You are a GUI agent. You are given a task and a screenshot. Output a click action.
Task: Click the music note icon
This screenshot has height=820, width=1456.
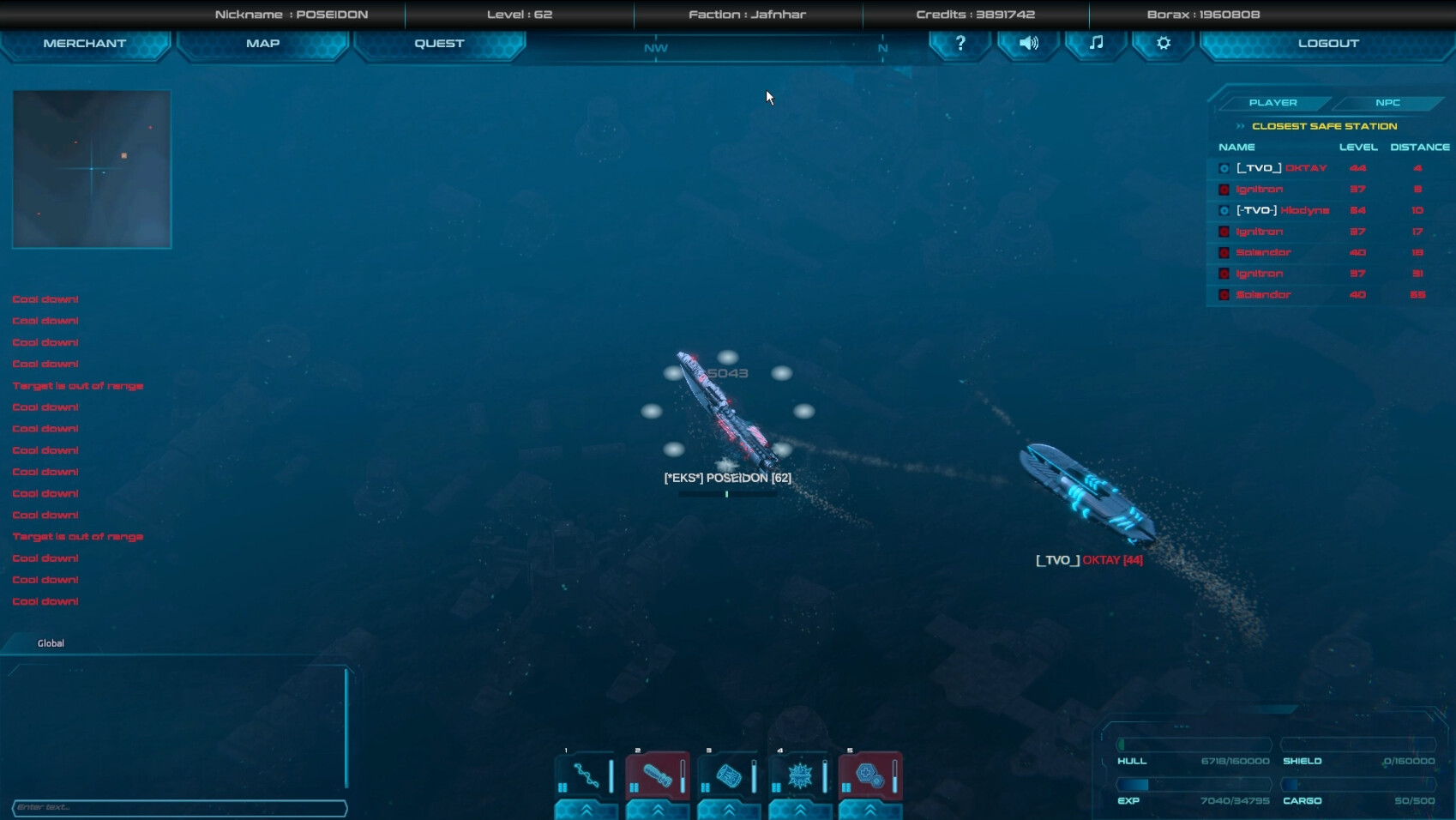coord(1095,43)
